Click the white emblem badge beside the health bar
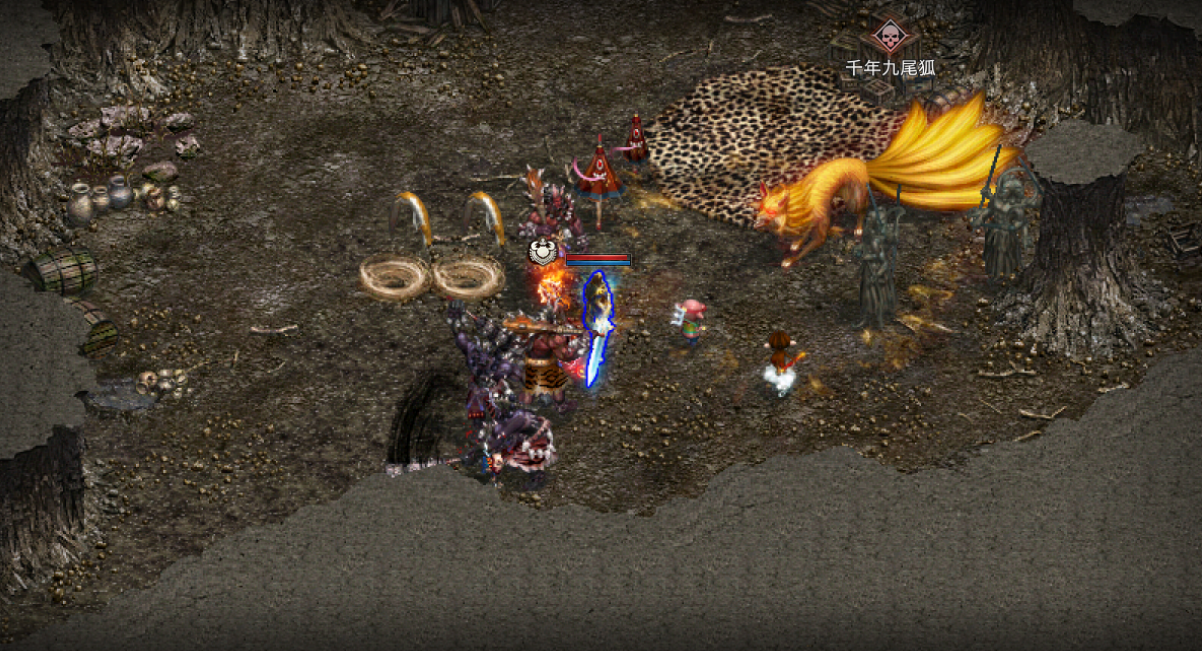Viewport: 1202px width, 651px height. (544, 254)
